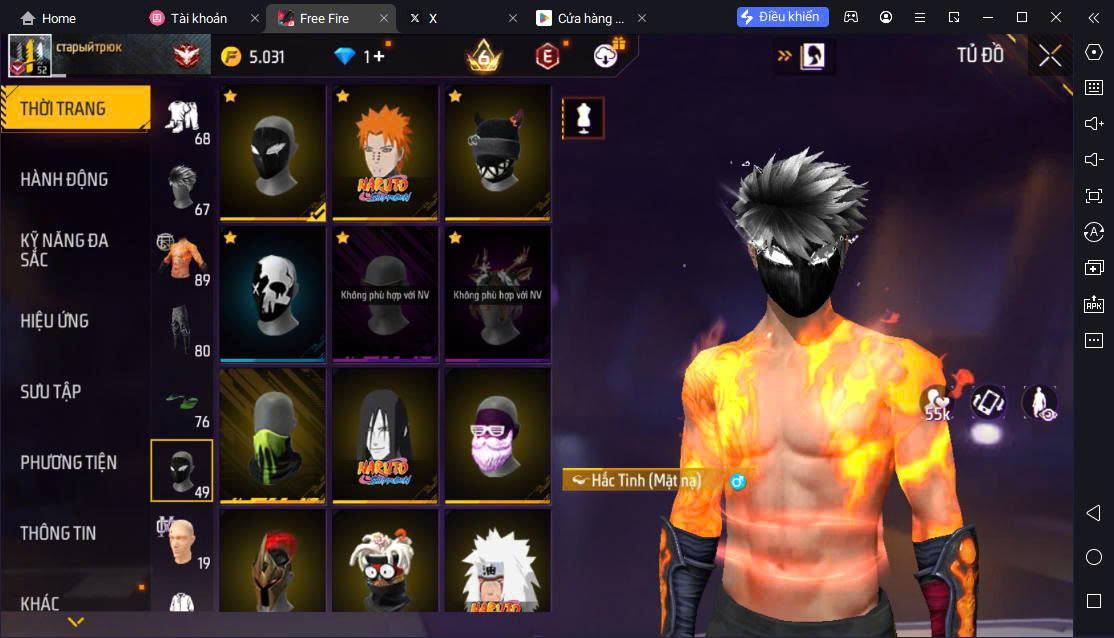
Task: Choose the white skull mask item
Action: click(x=272, y=293)
